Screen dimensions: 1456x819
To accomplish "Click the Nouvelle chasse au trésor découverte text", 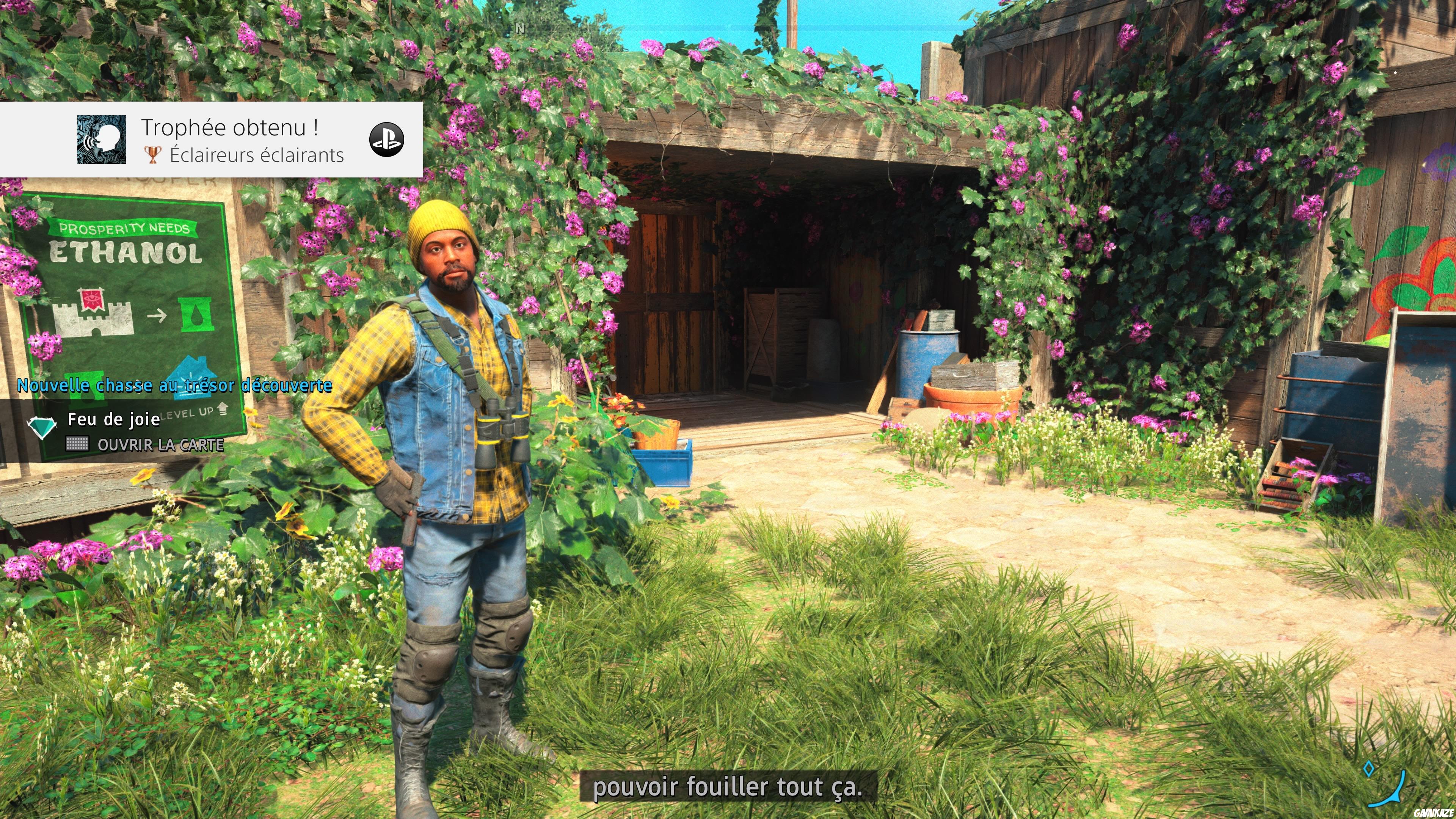I will tap(174, 386).
